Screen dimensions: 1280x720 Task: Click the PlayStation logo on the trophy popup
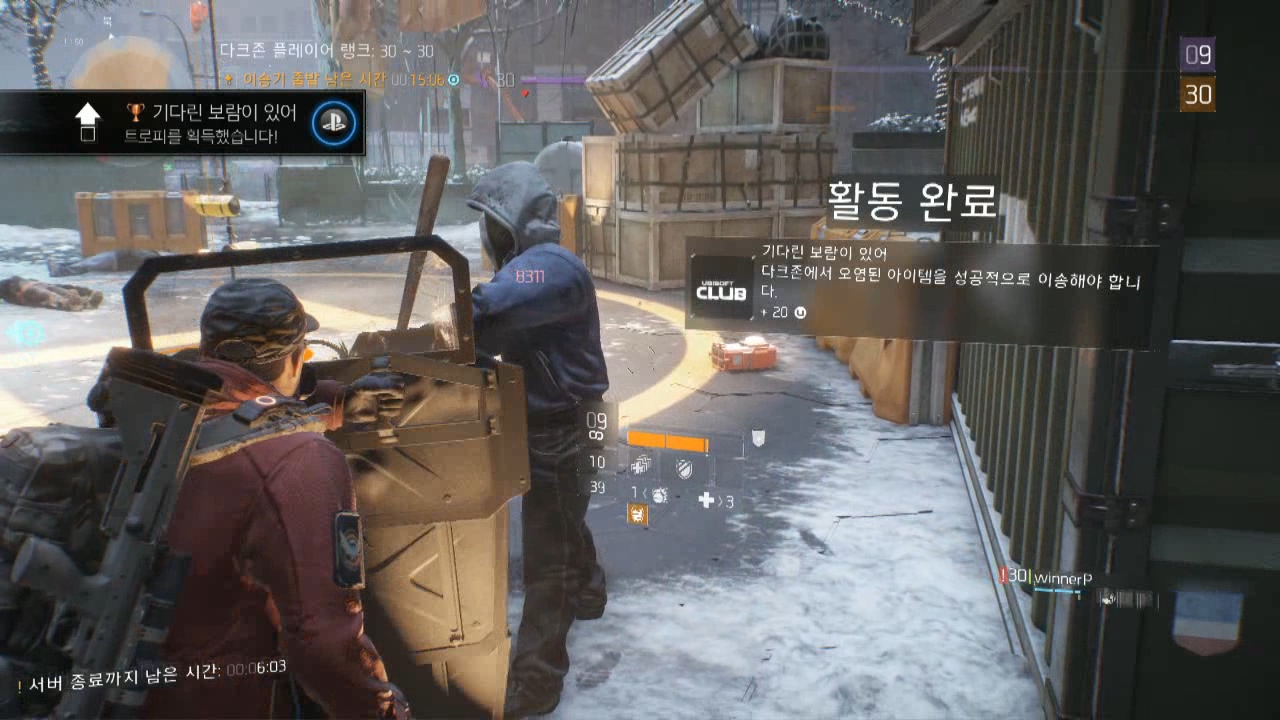(336, 121)
